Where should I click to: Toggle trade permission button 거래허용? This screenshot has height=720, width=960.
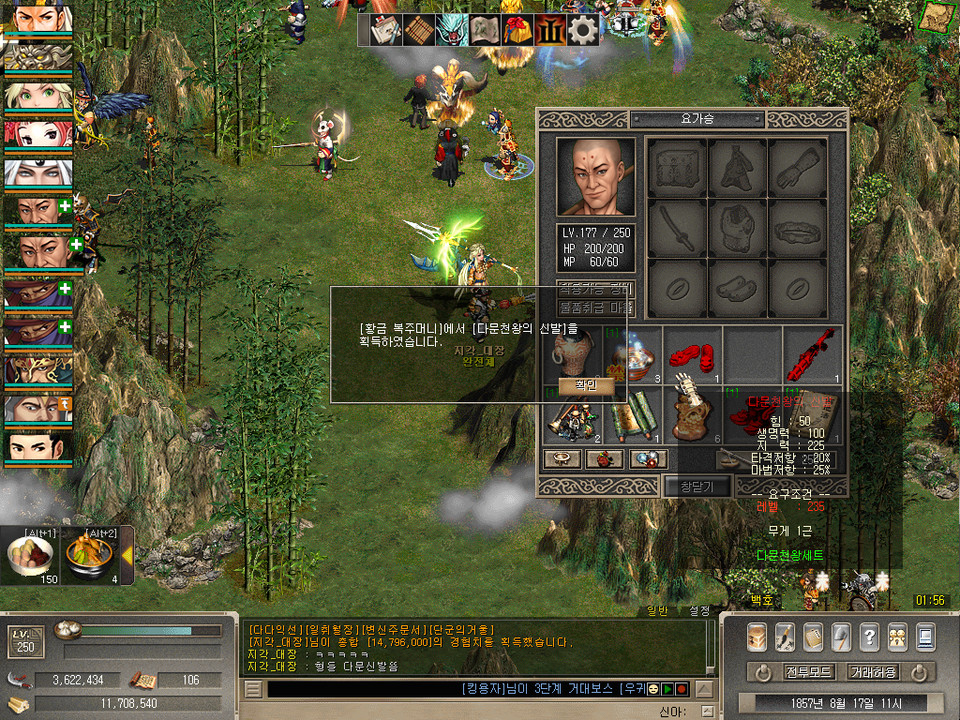click(874, 672)
